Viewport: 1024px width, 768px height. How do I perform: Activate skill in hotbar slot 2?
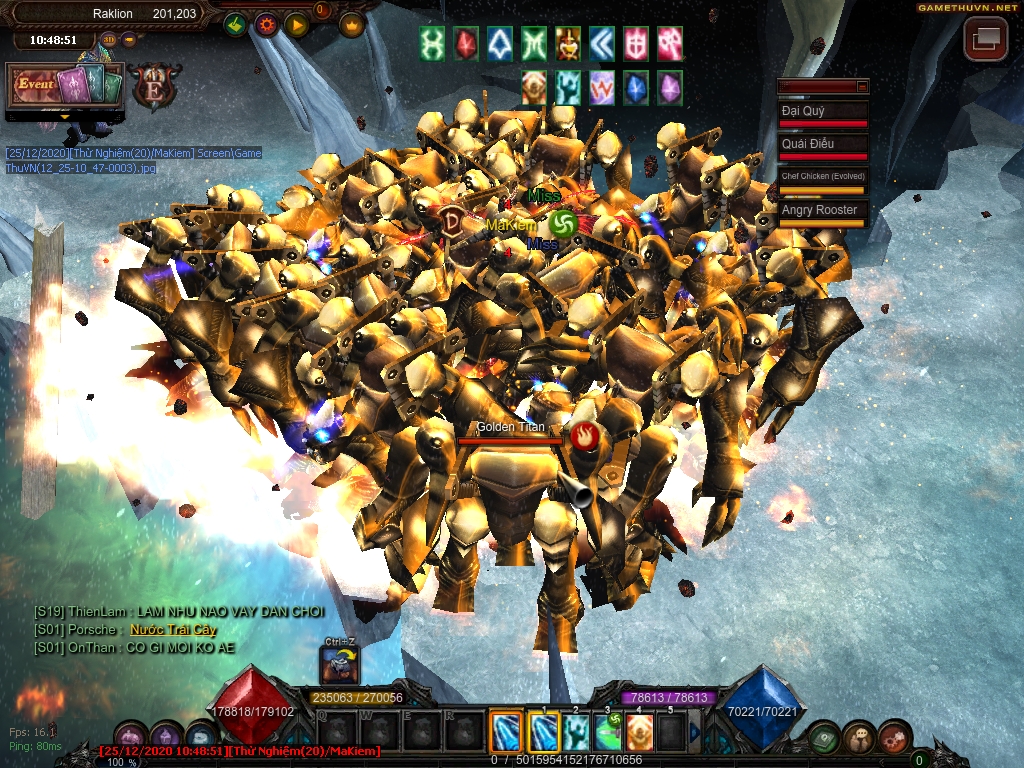pyautogui.click(x=575, y=733)
